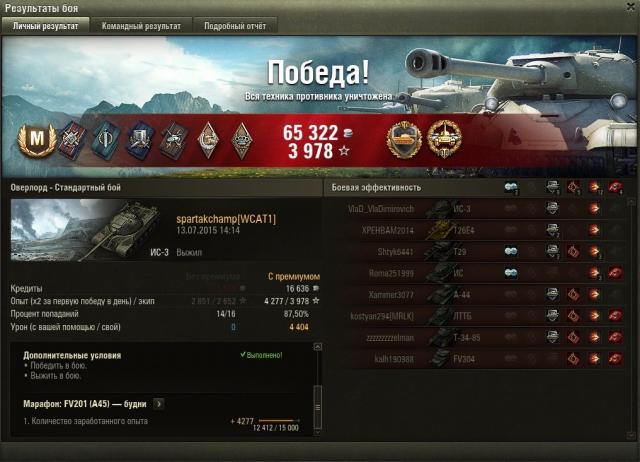Click the Дополнительные условия conditions block
Screen dimensions: 640x462
[150, 367]
